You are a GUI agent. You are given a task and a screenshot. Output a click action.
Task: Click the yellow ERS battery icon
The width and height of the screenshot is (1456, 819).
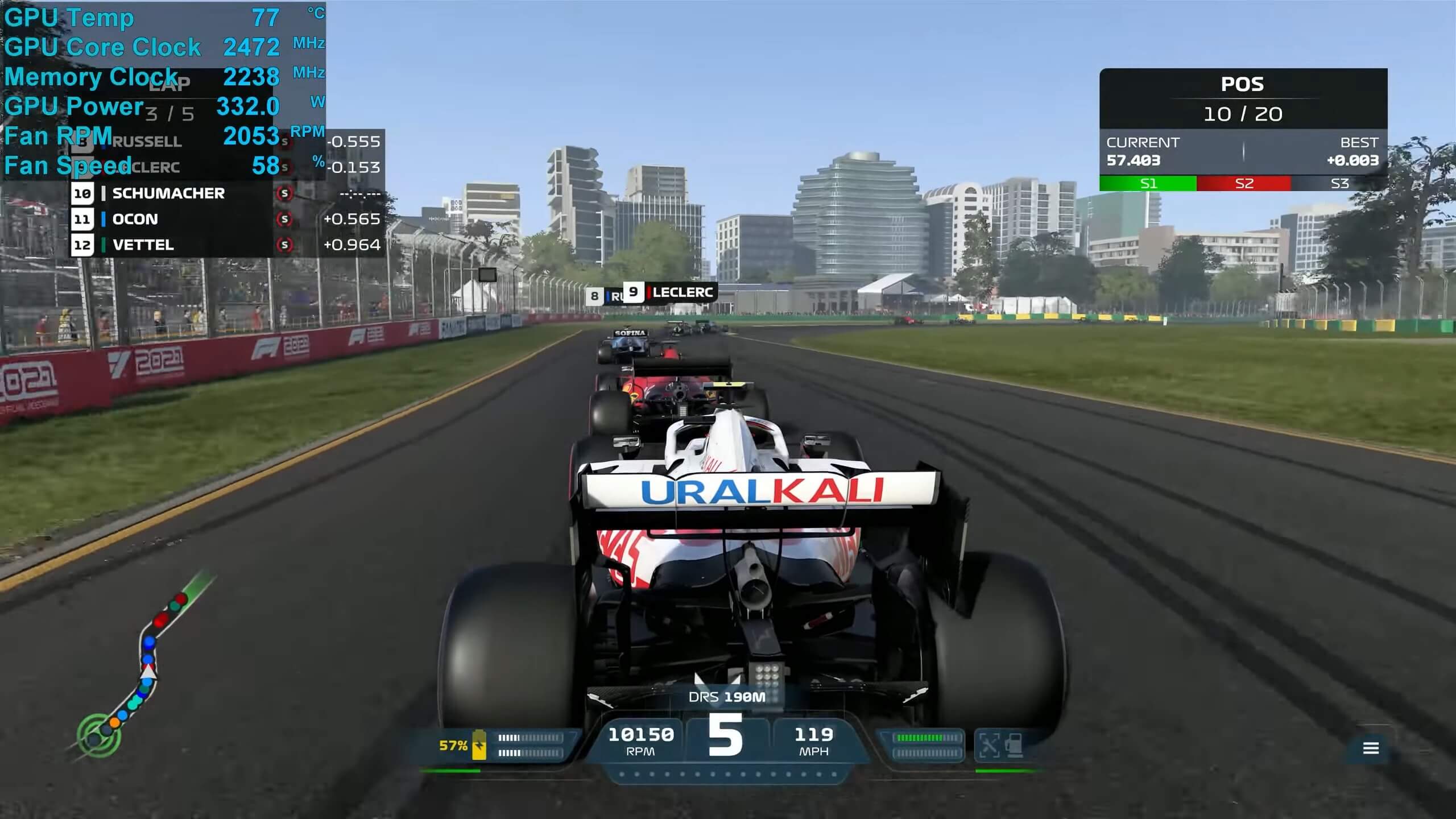tap(479, 744)
